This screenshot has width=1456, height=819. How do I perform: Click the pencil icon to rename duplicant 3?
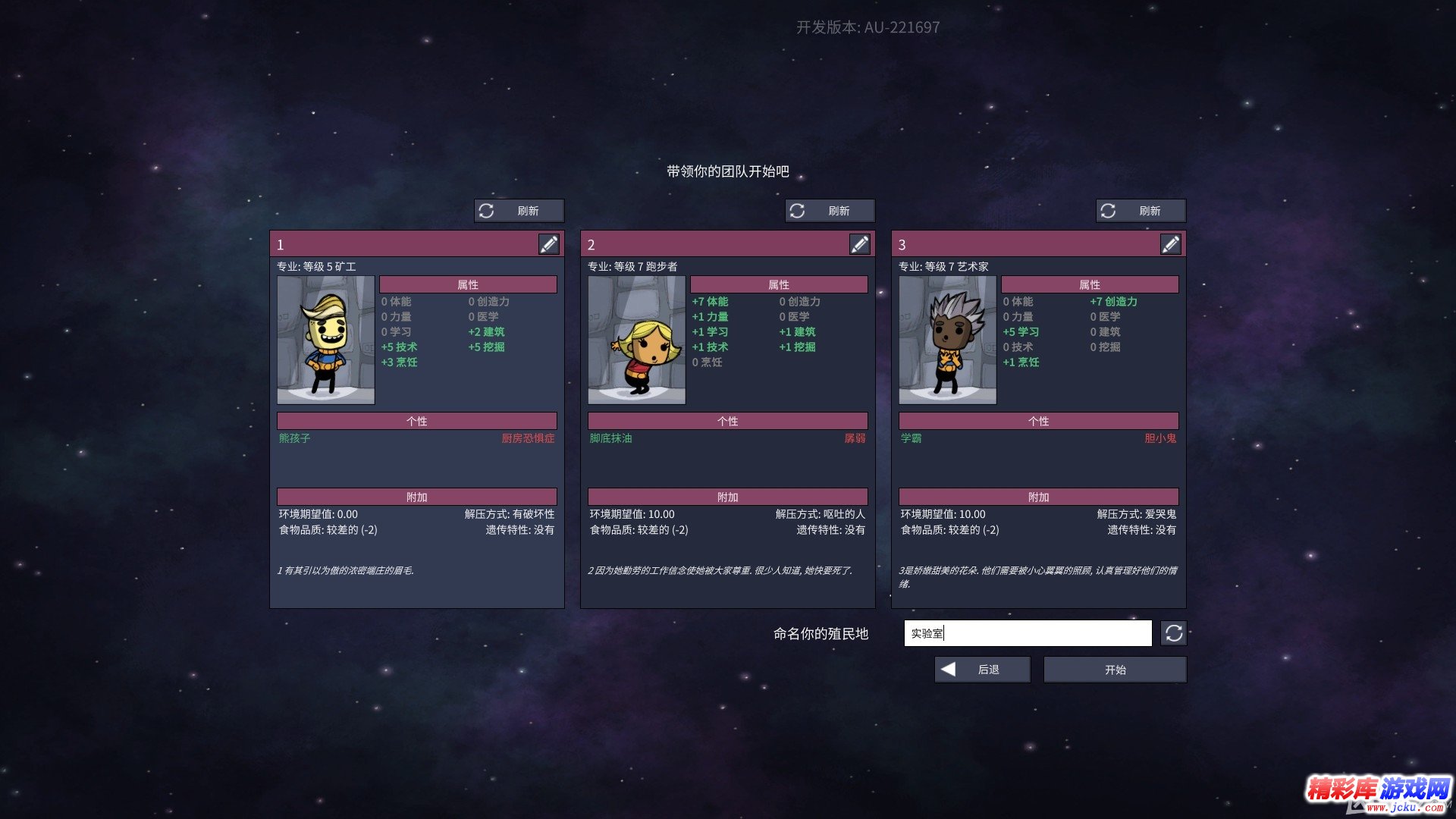(x=1172, y=243)
